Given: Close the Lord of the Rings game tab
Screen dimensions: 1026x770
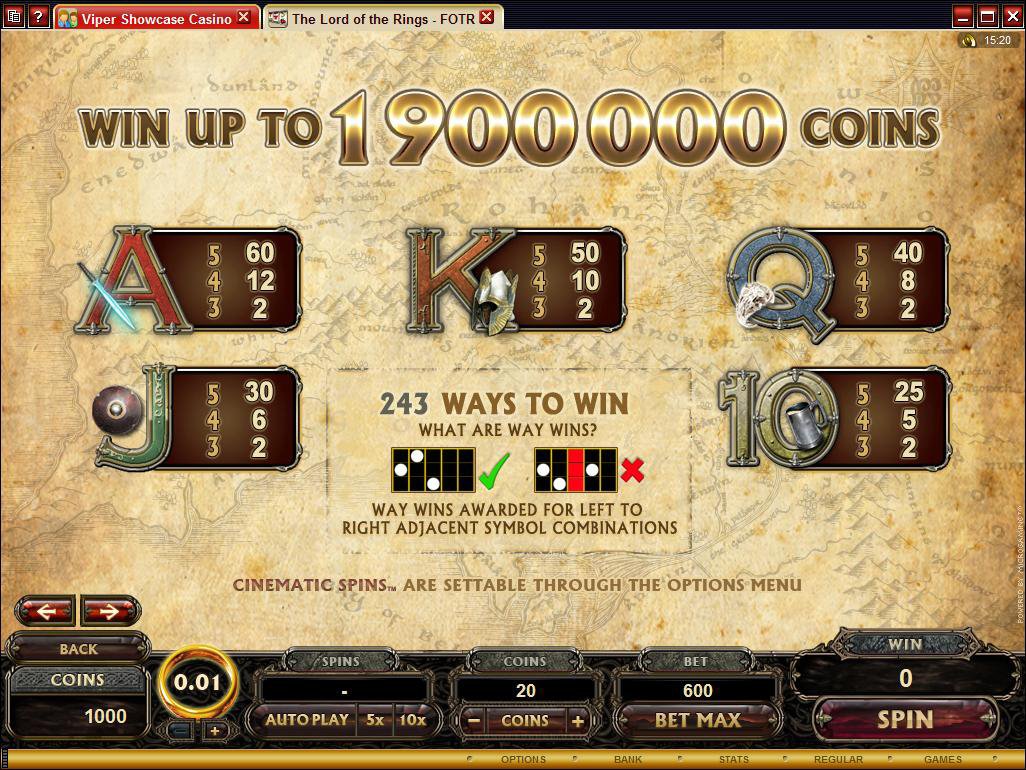Looking at the screenshot, I should coord(486,17).
